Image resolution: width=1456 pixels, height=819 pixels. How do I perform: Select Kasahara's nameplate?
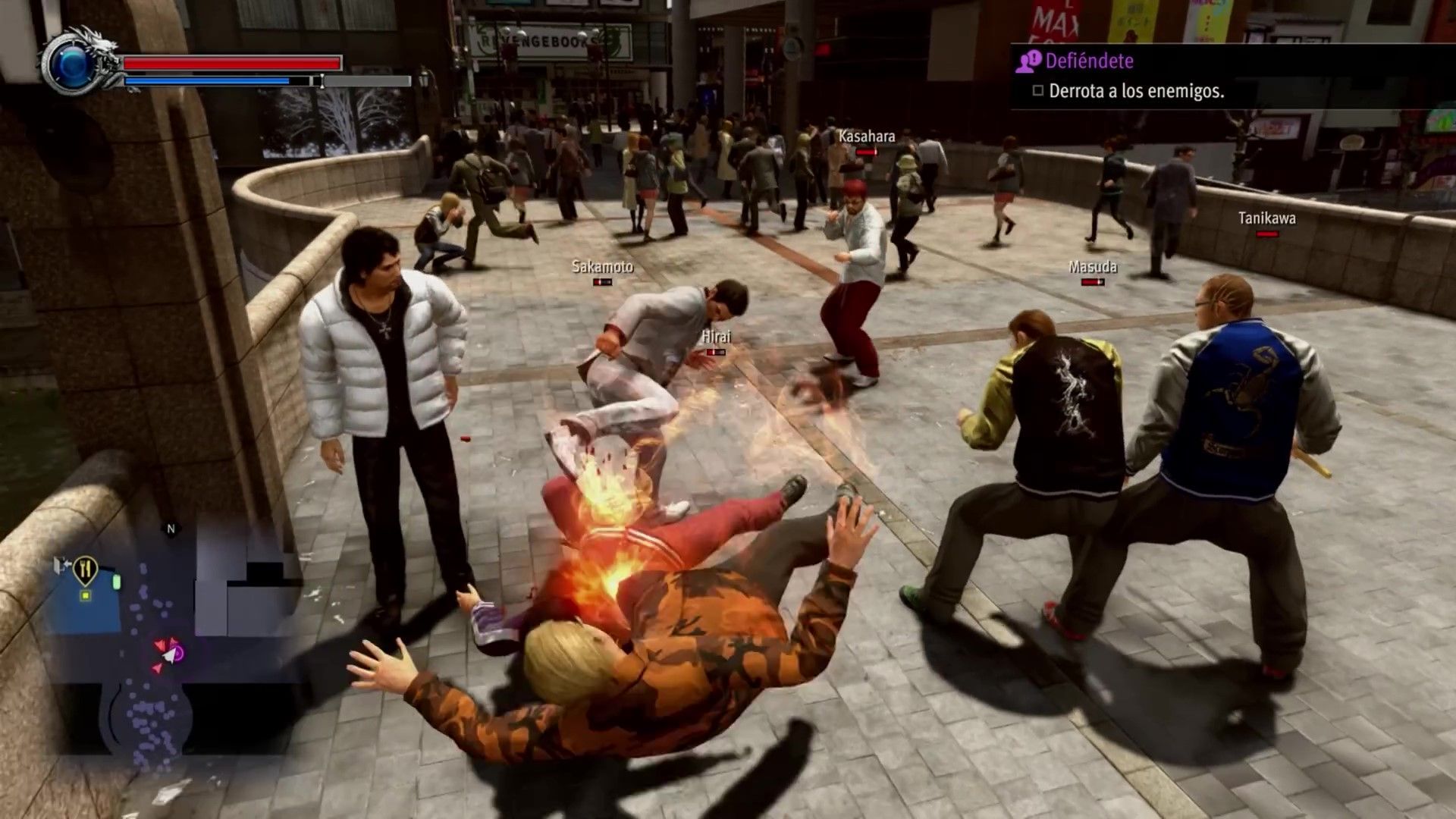(865, 138)
